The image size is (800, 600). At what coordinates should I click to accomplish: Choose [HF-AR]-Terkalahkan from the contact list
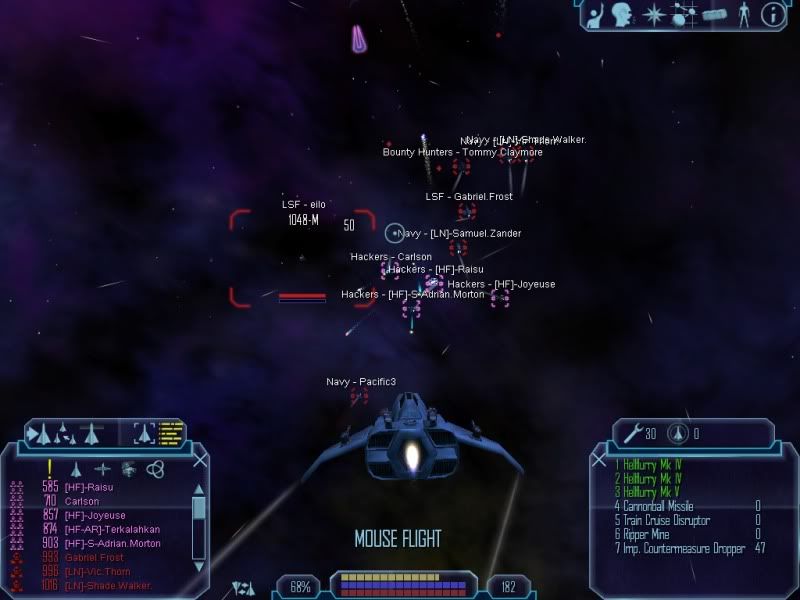pyautogui.click(x=112, y=529)
